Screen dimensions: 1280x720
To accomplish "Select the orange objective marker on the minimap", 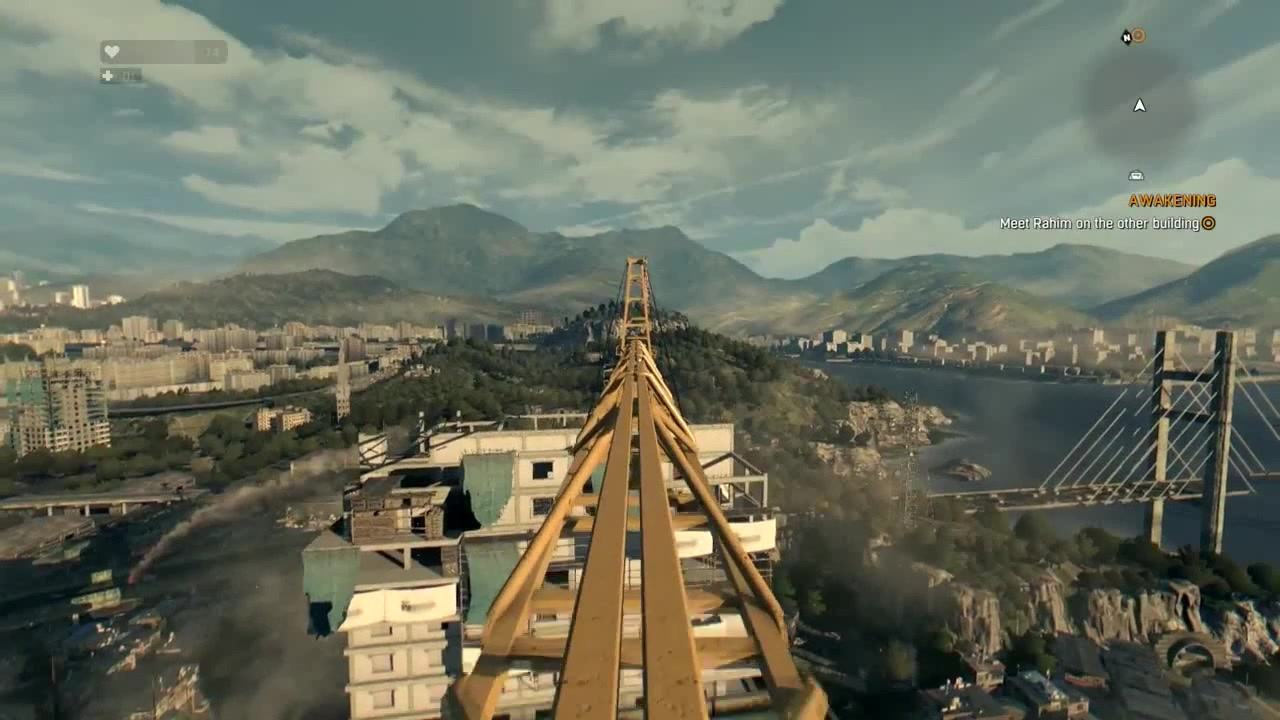I will point(1138,36).
